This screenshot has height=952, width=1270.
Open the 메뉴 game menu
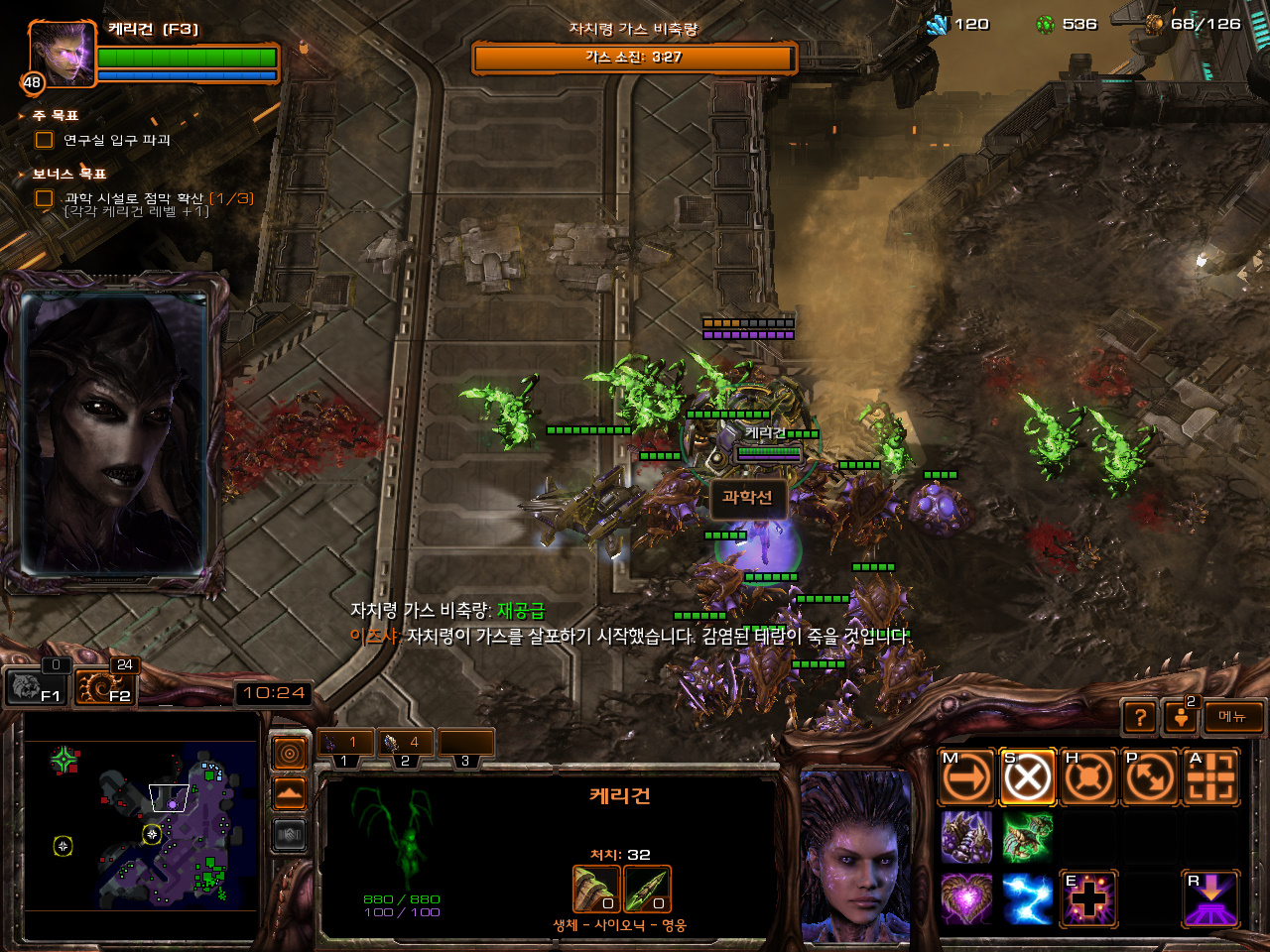pyautogui.click(x=1233, y=717)
